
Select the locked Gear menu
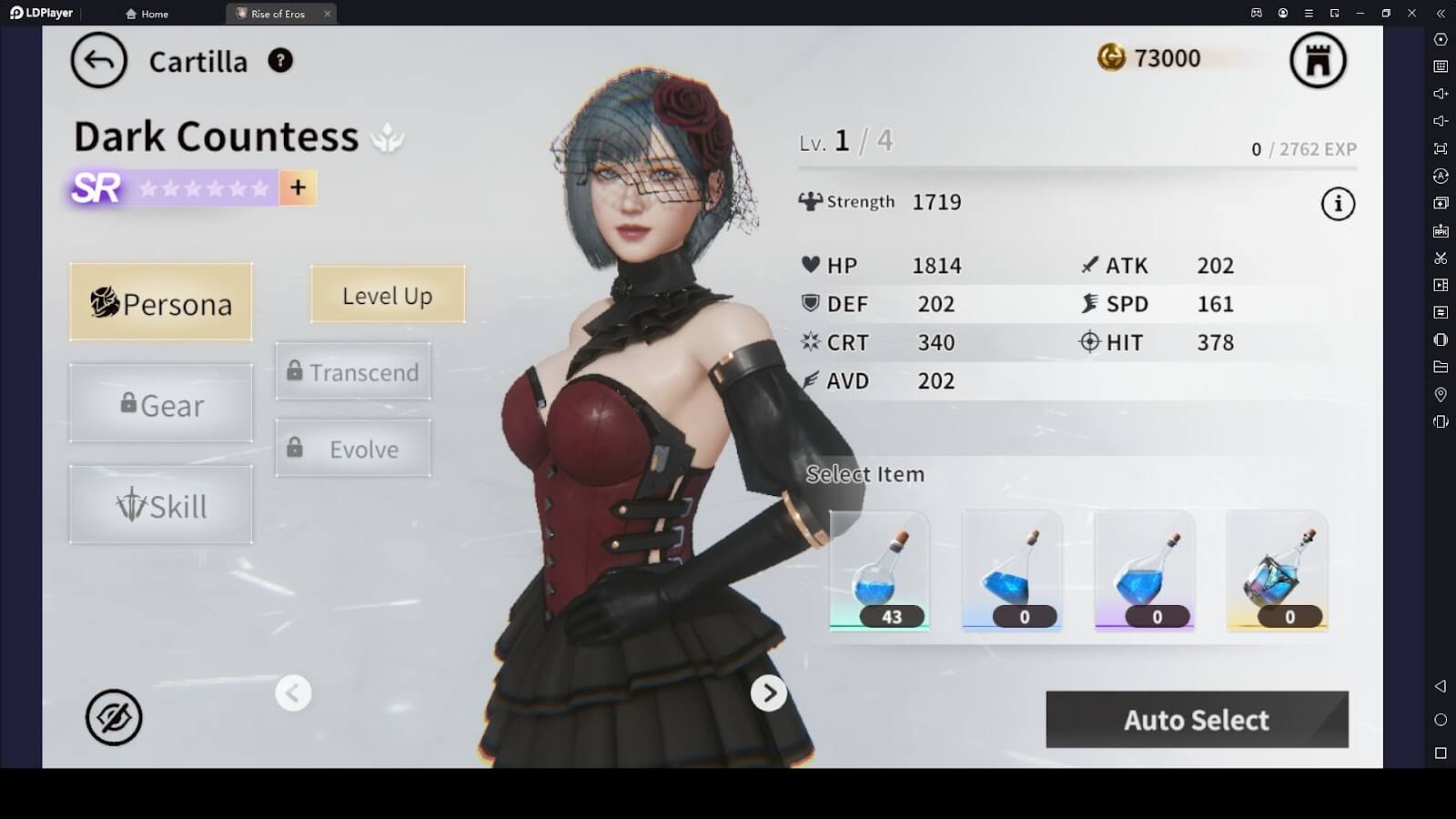tap(161, 404)
